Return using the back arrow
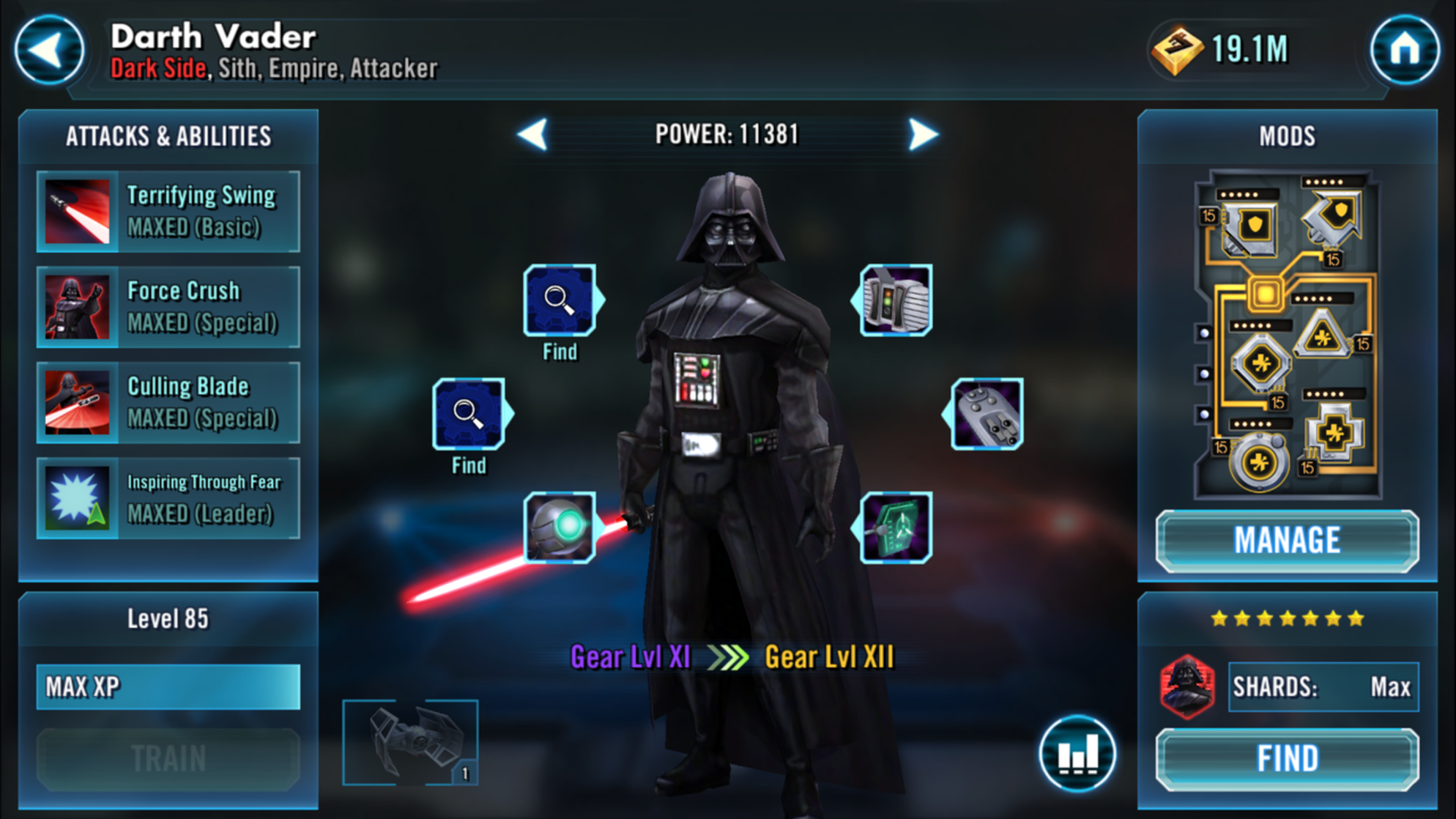 click(x=48, y=50)
